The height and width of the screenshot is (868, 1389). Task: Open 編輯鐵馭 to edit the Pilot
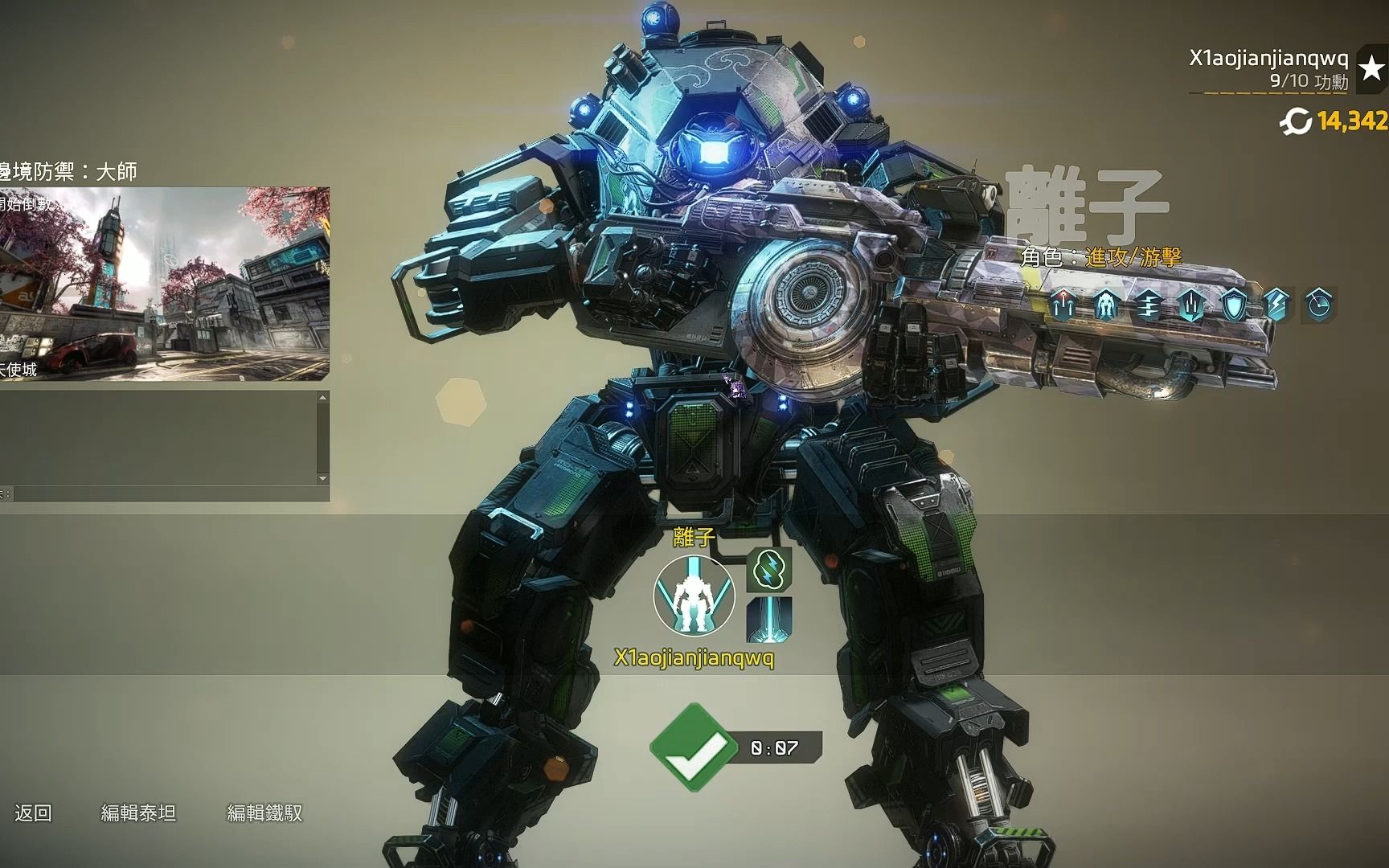[264, 813]
